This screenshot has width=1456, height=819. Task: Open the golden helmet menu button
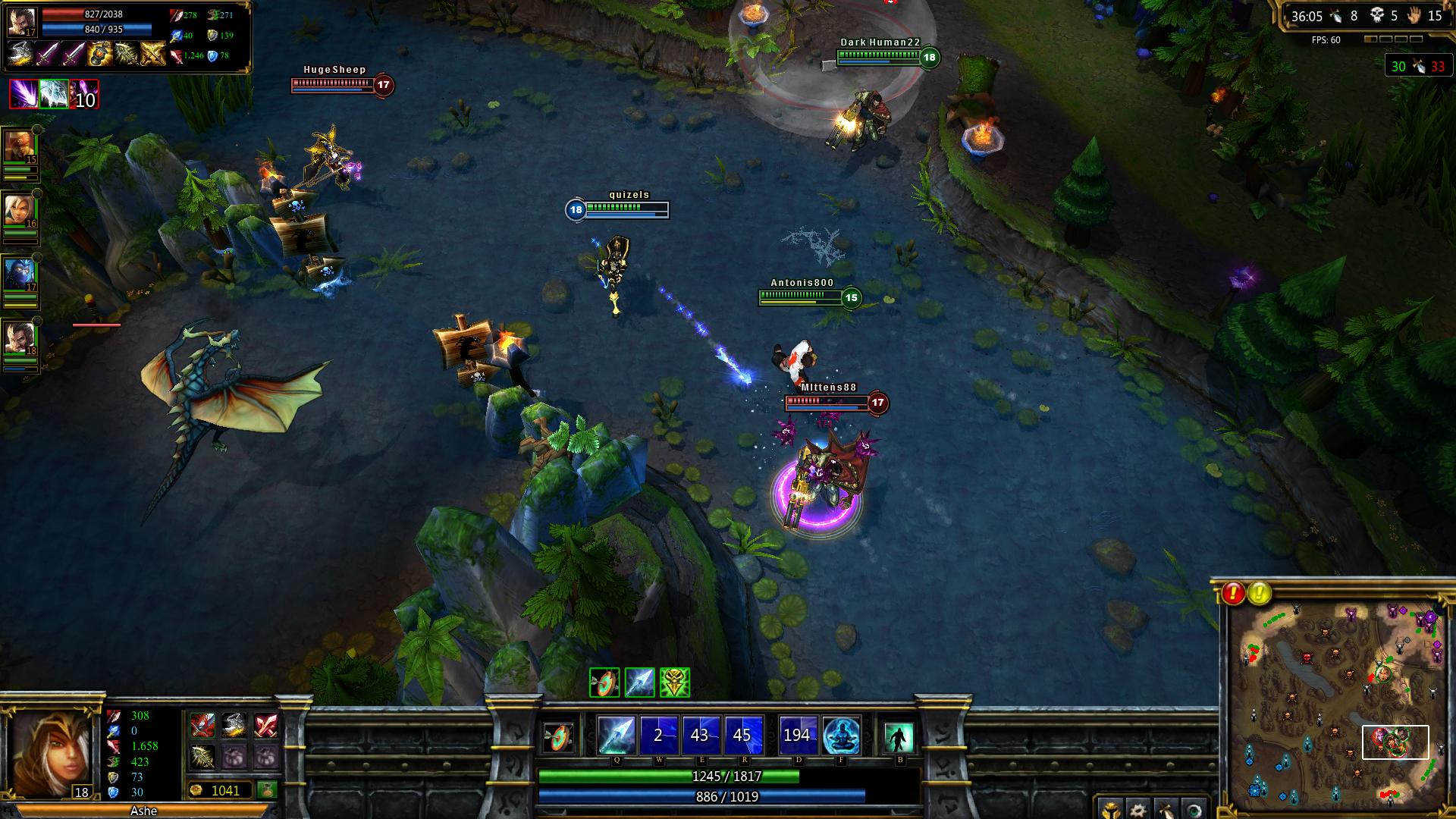pos(1109,808)
